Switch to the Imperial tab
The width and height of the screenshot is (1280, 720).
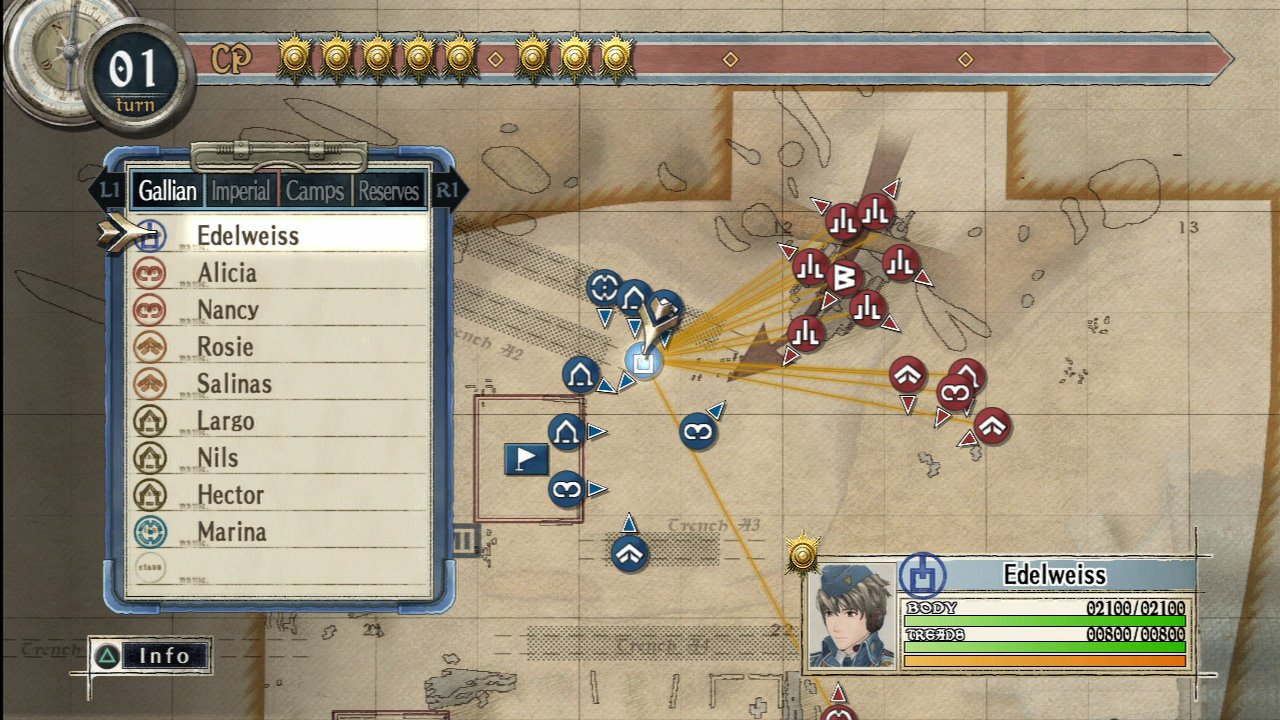(x=241, y=190)
